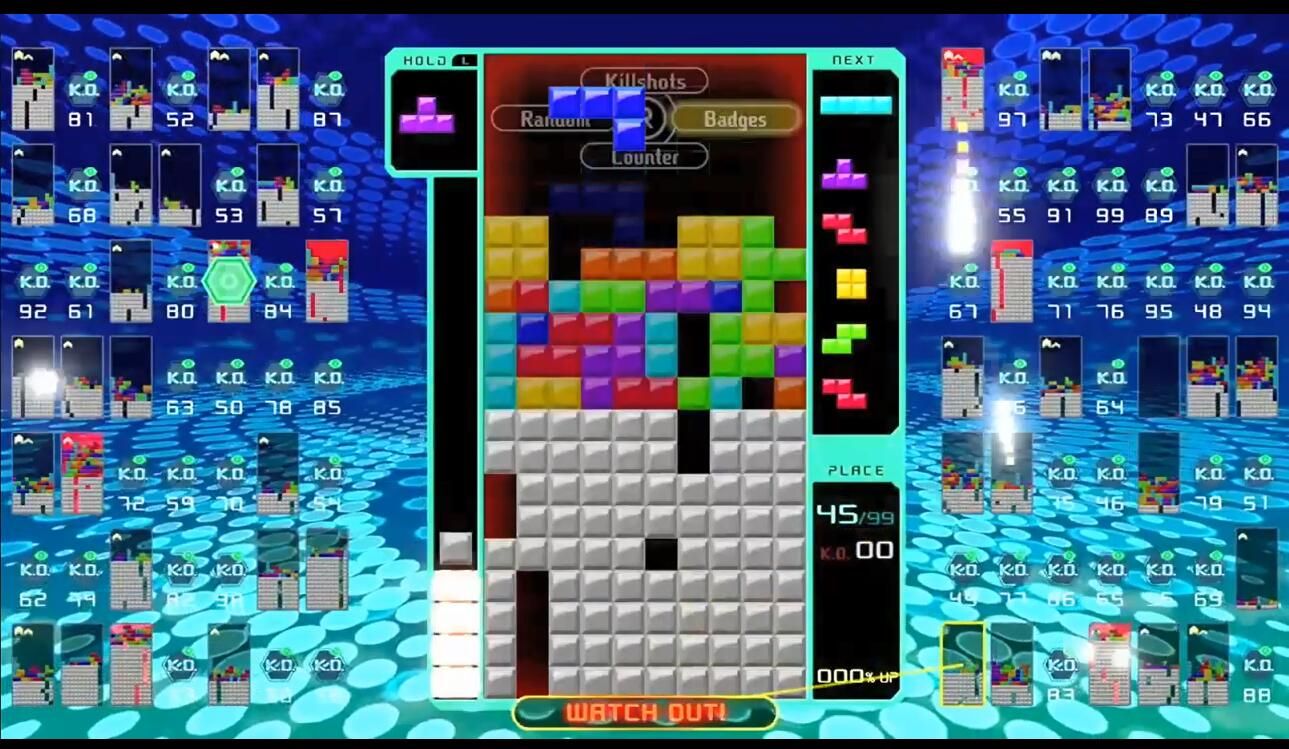The width and height of the screenshot is (1289, 749).
Task: Activate the Counter targeting option
Action: [644, 157]
